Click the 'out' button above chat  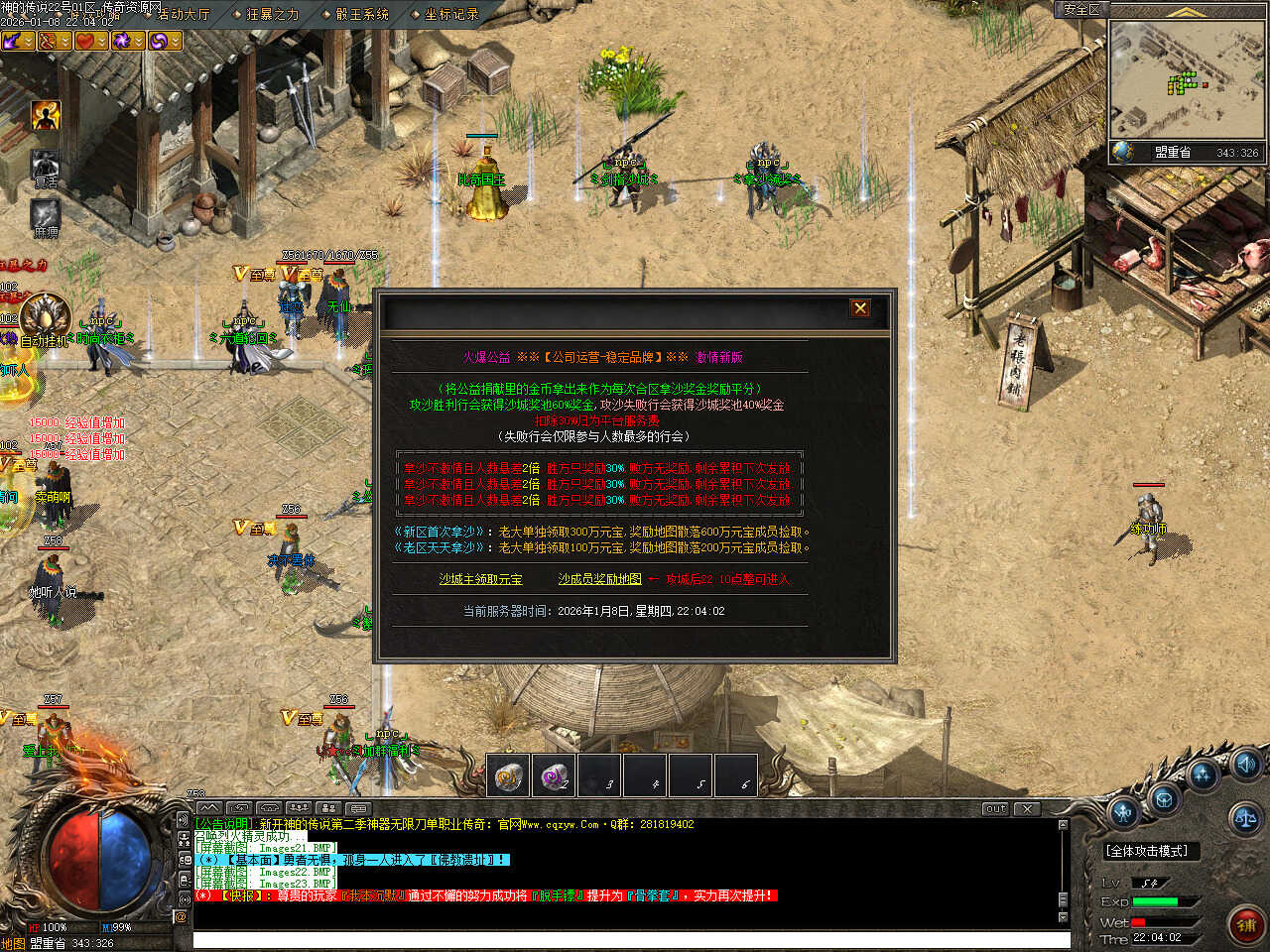coord(995,808)
